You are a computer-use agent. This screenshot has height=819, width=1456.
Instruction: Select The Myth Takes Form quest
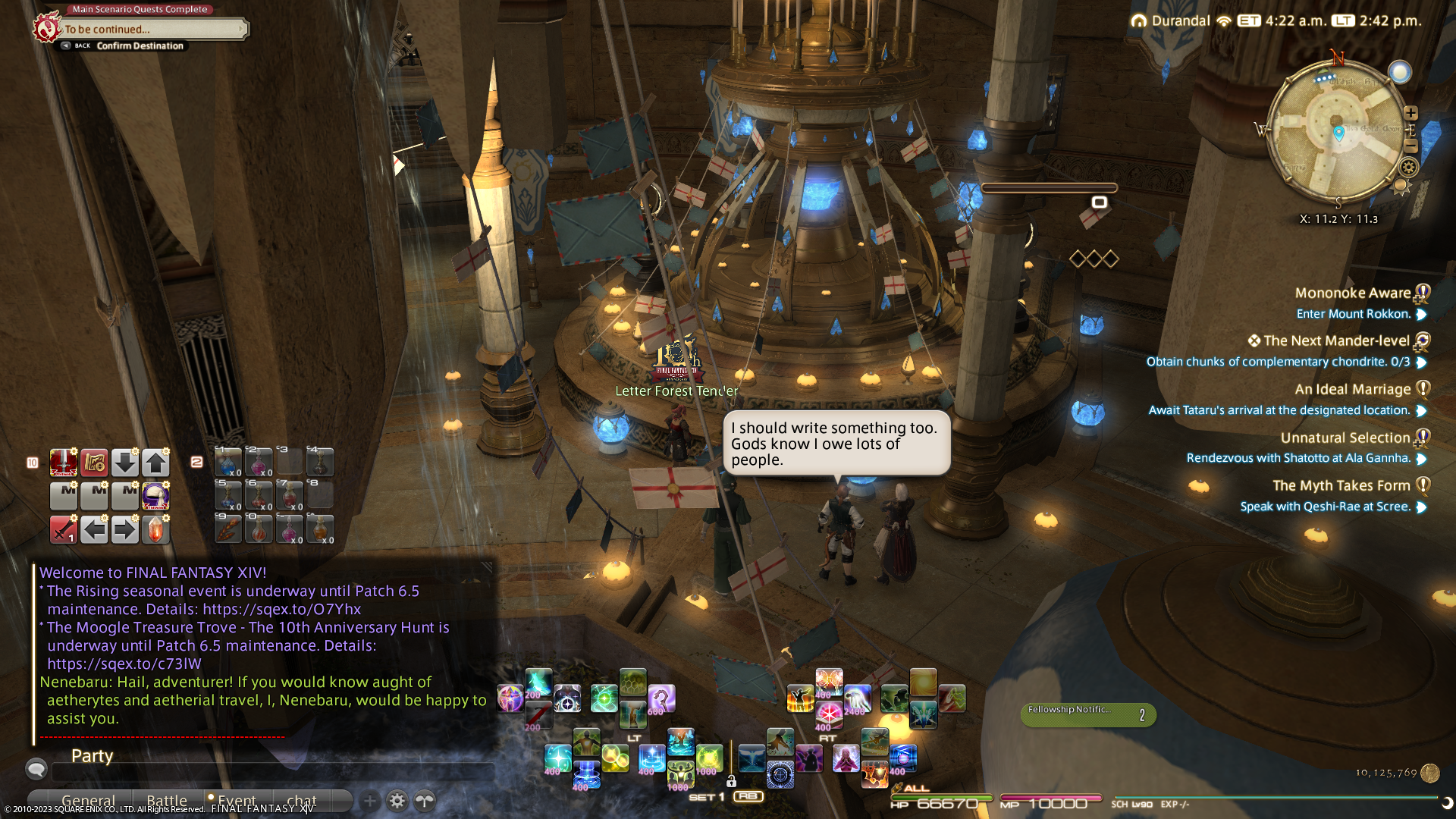[x=1341, y=485]
